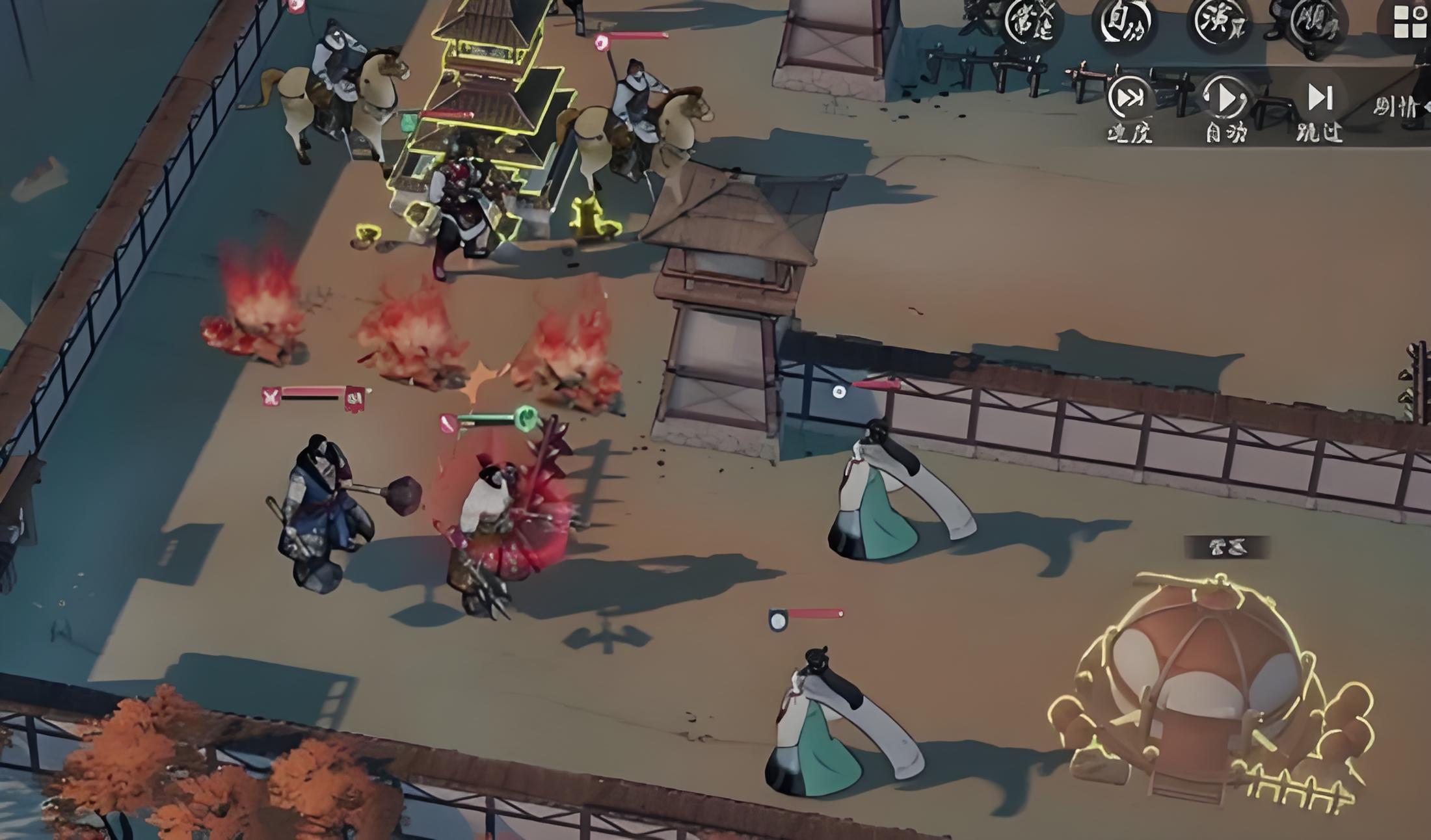Skip the battle using the 跳过 button
The image size is (1431, 840).
(1320, 99)
